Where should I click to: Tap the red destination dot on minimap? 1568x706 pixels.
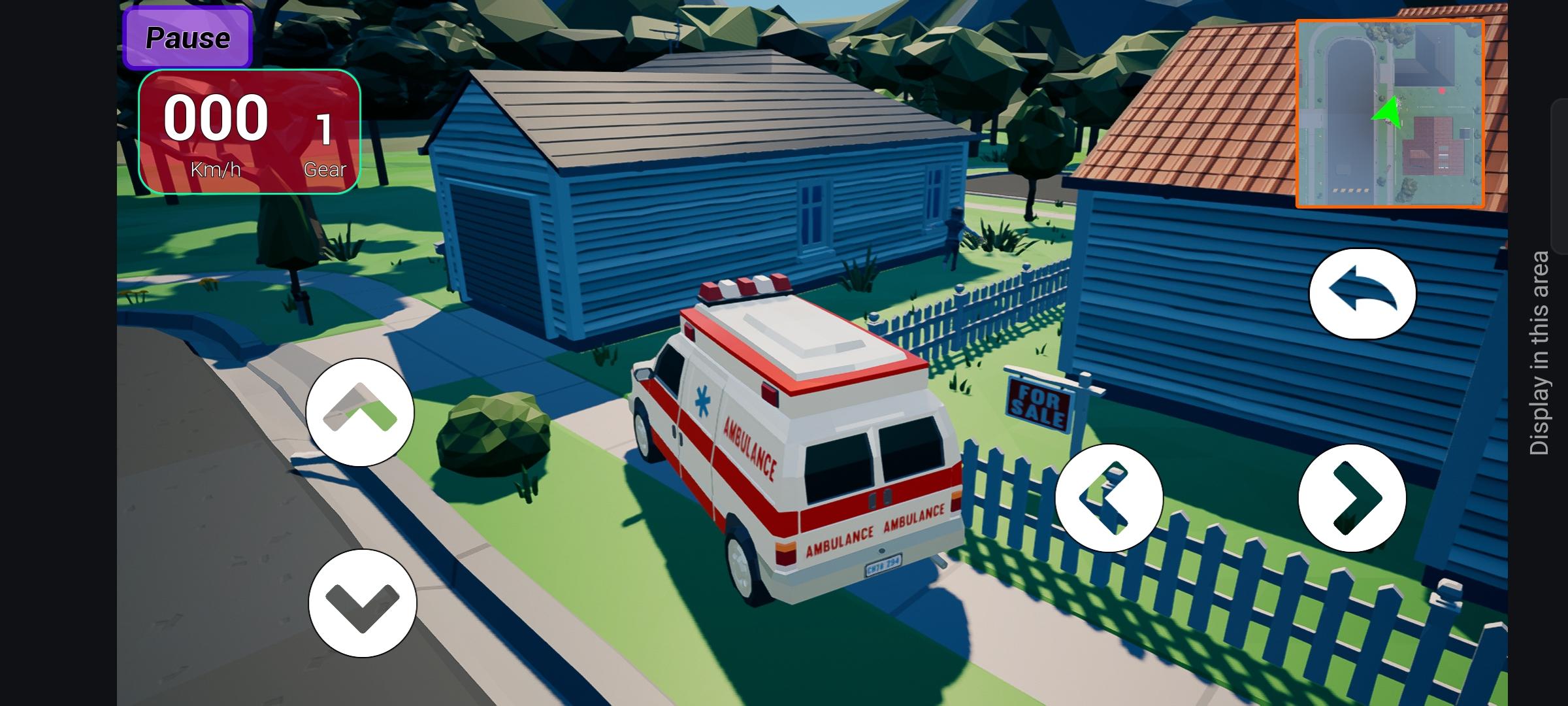click(x=1443, y=91)
